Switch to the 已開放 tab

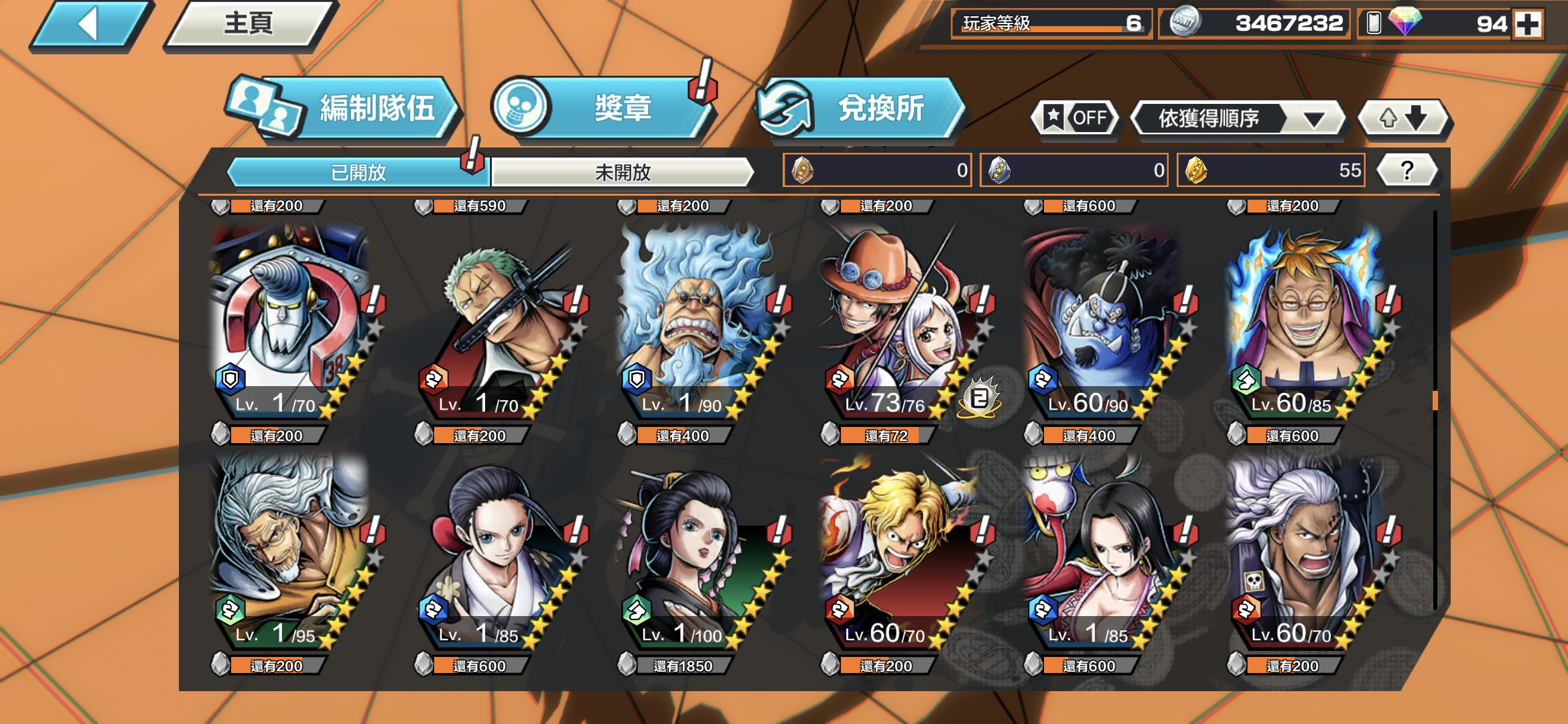tap(358, 172)
